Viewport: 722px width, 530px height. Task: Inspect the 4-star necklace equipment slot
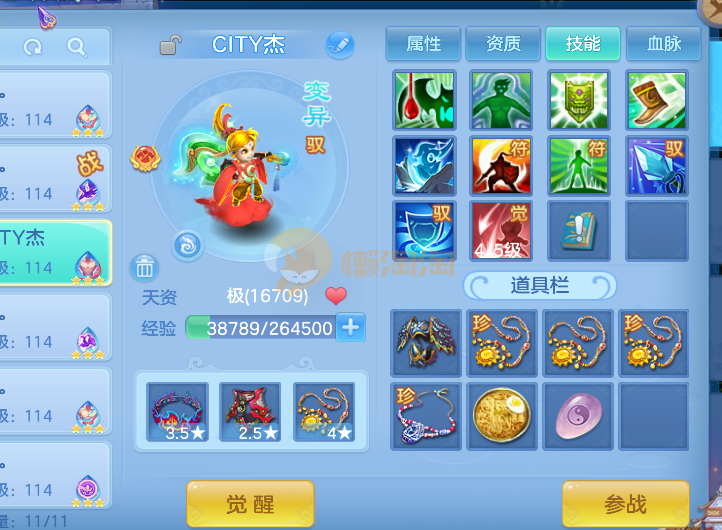tap(324, 411)
